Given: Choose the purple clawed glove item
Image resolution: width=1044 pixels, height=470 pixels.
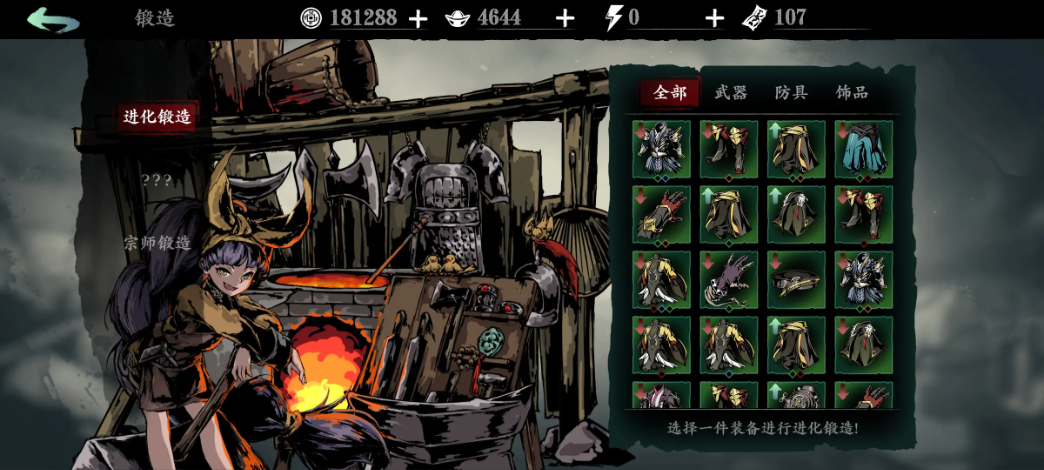Looking at the screenshot, I should 728,279.
